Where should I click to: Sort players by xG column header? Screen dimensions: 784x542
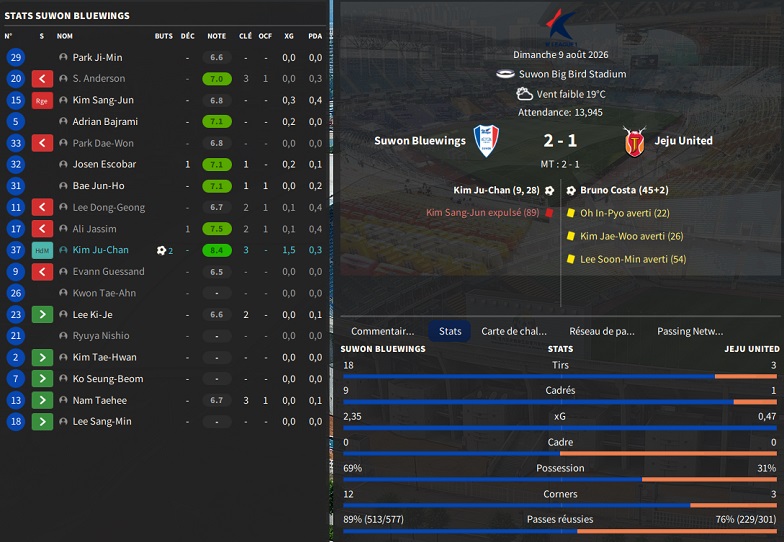(x=289, y=36)
